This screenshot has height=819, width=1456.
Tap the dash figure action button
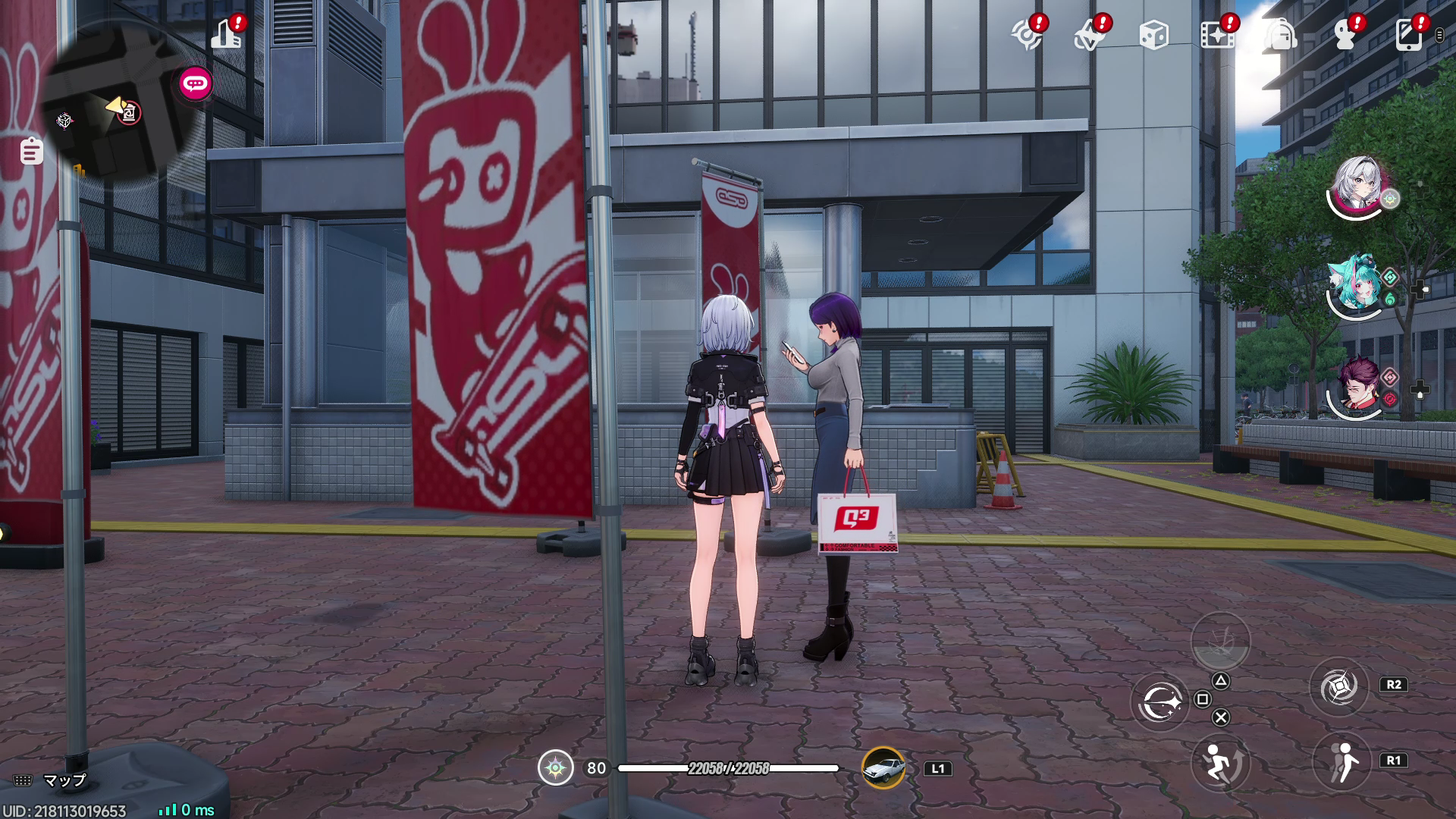(1341, 762)
